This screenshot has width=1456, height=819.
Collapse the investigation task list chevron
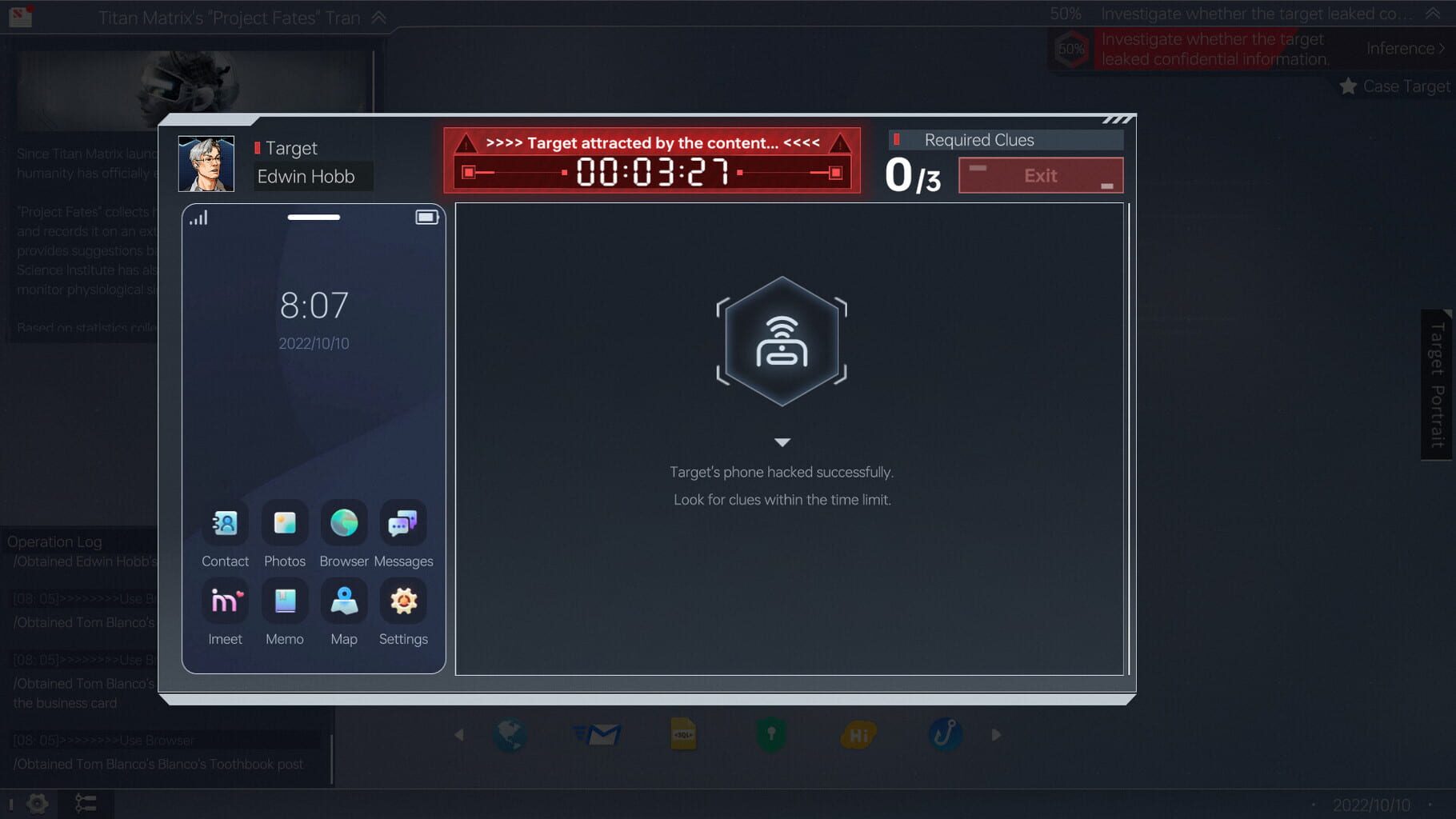coord(1434,13)
